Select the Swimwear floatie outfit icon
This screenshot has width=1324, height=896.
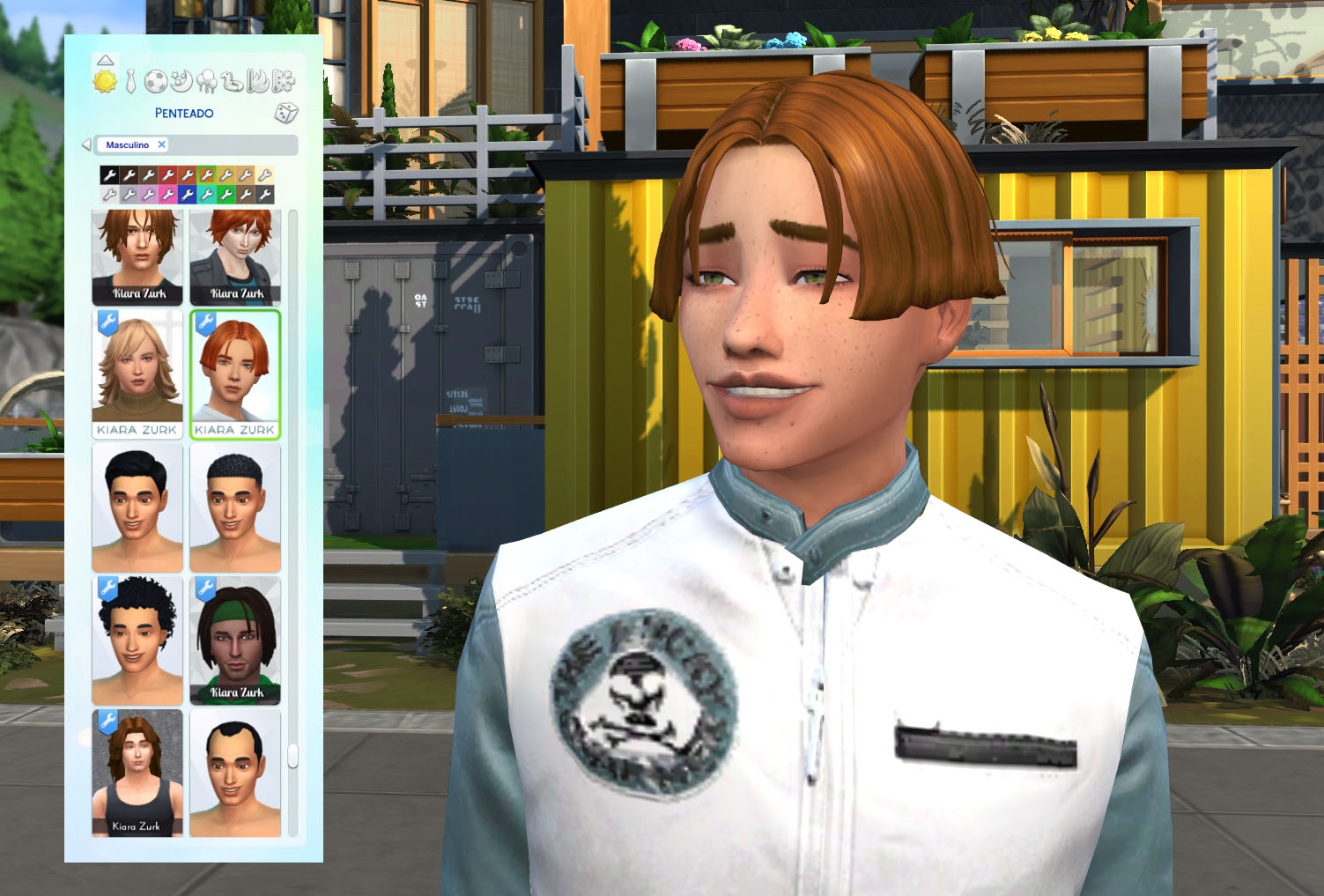[231, 80]
